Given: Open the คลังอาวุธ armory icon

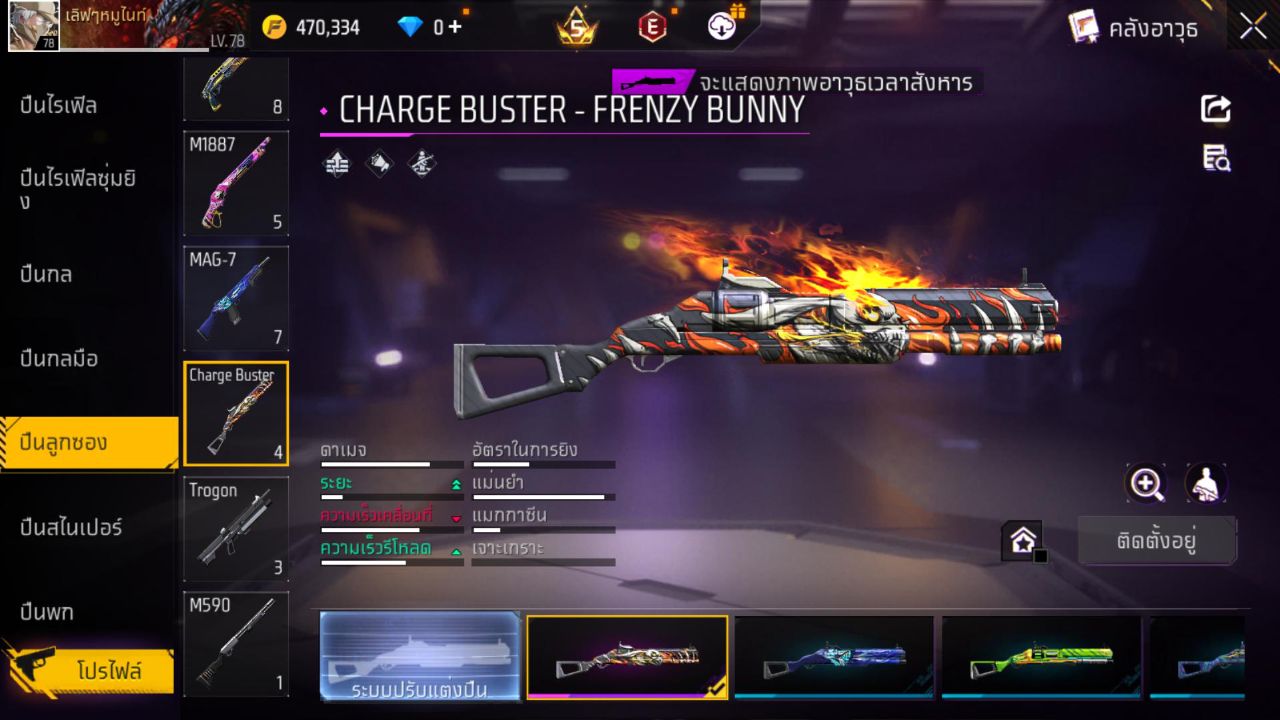Looking at the screenshot, I should [1085, 27].
